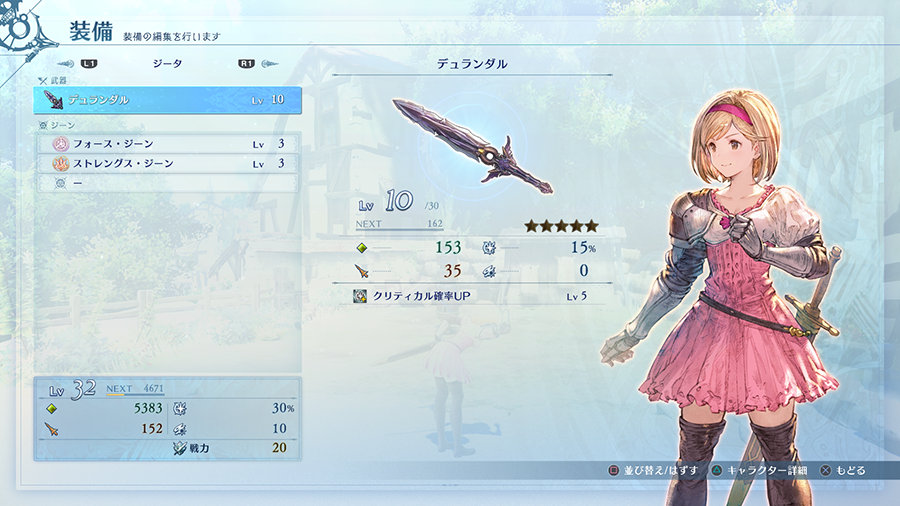Screen dimensions: 900x506
Task: Select the ストレングス・ジーン sigil slot
Action: click(x=167, y=163)
